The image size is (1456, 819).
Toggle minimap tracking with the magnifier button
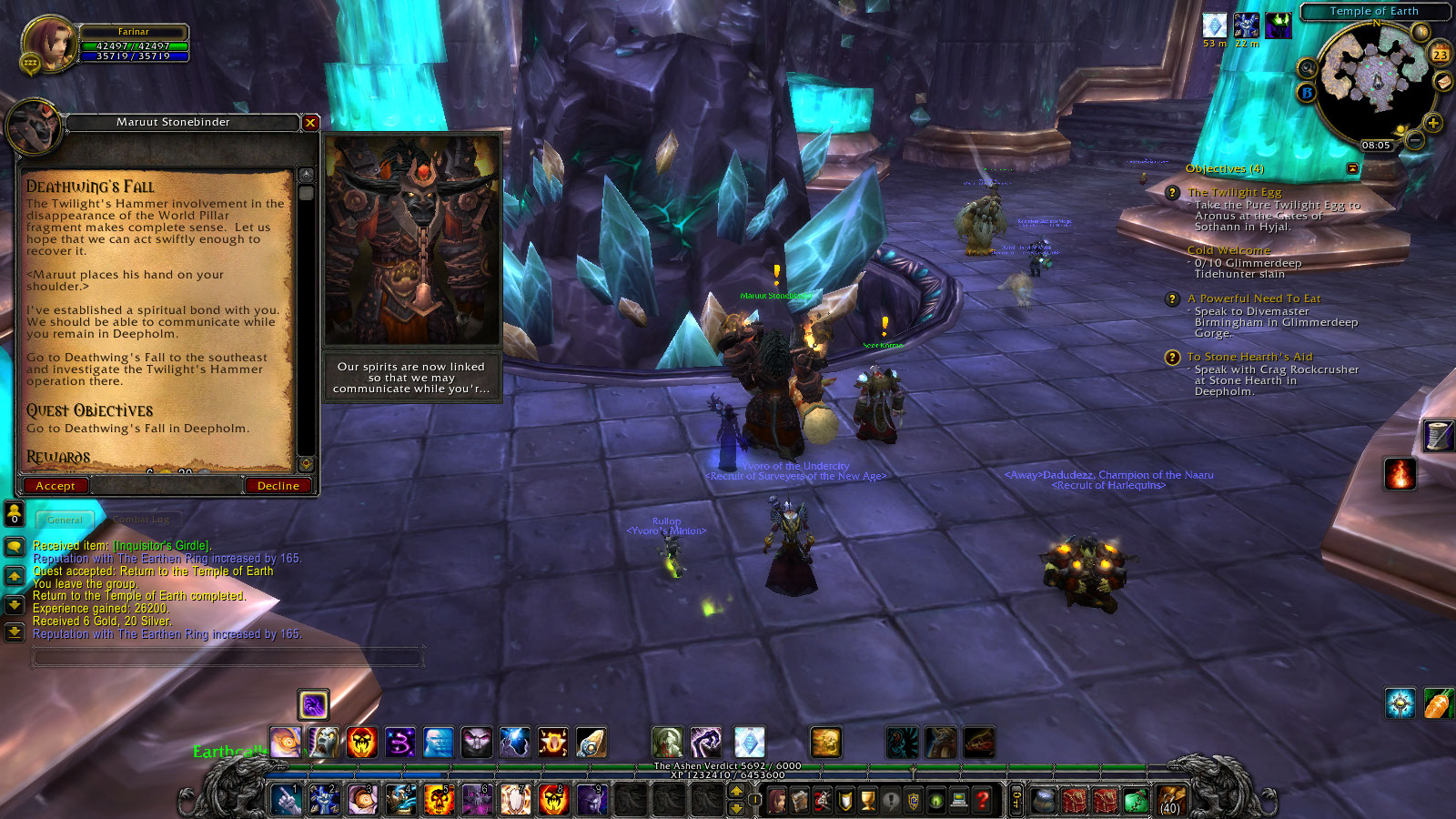[x=1308, y=67]
